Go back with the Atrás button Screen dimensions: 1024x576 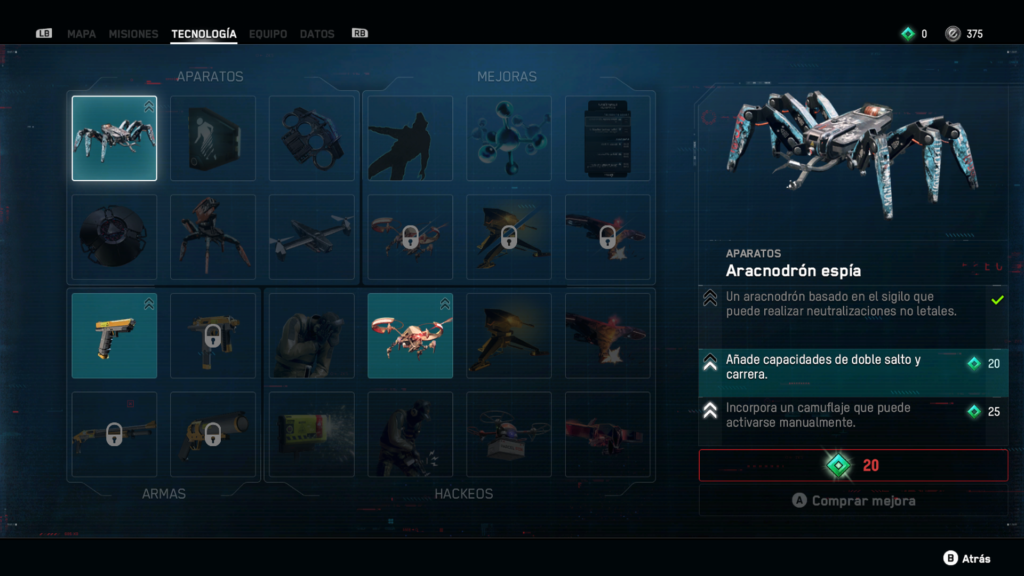coord(968,559)
